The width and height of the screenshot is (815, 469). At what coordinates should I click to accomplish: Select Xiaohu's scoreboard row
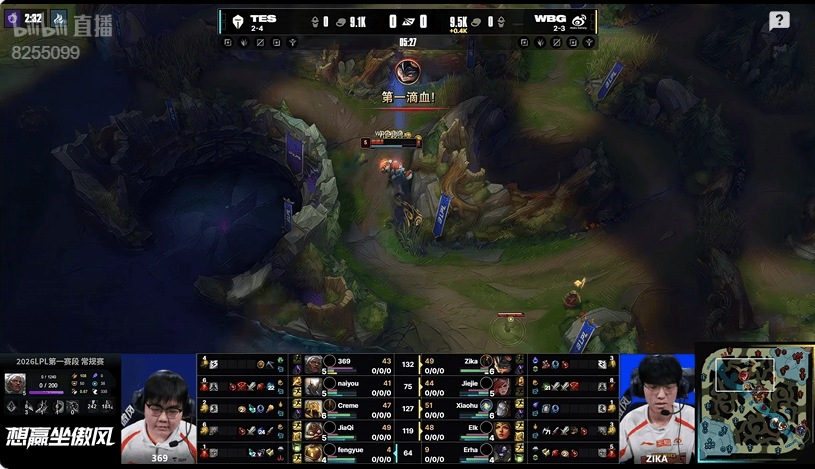(470, 407)
